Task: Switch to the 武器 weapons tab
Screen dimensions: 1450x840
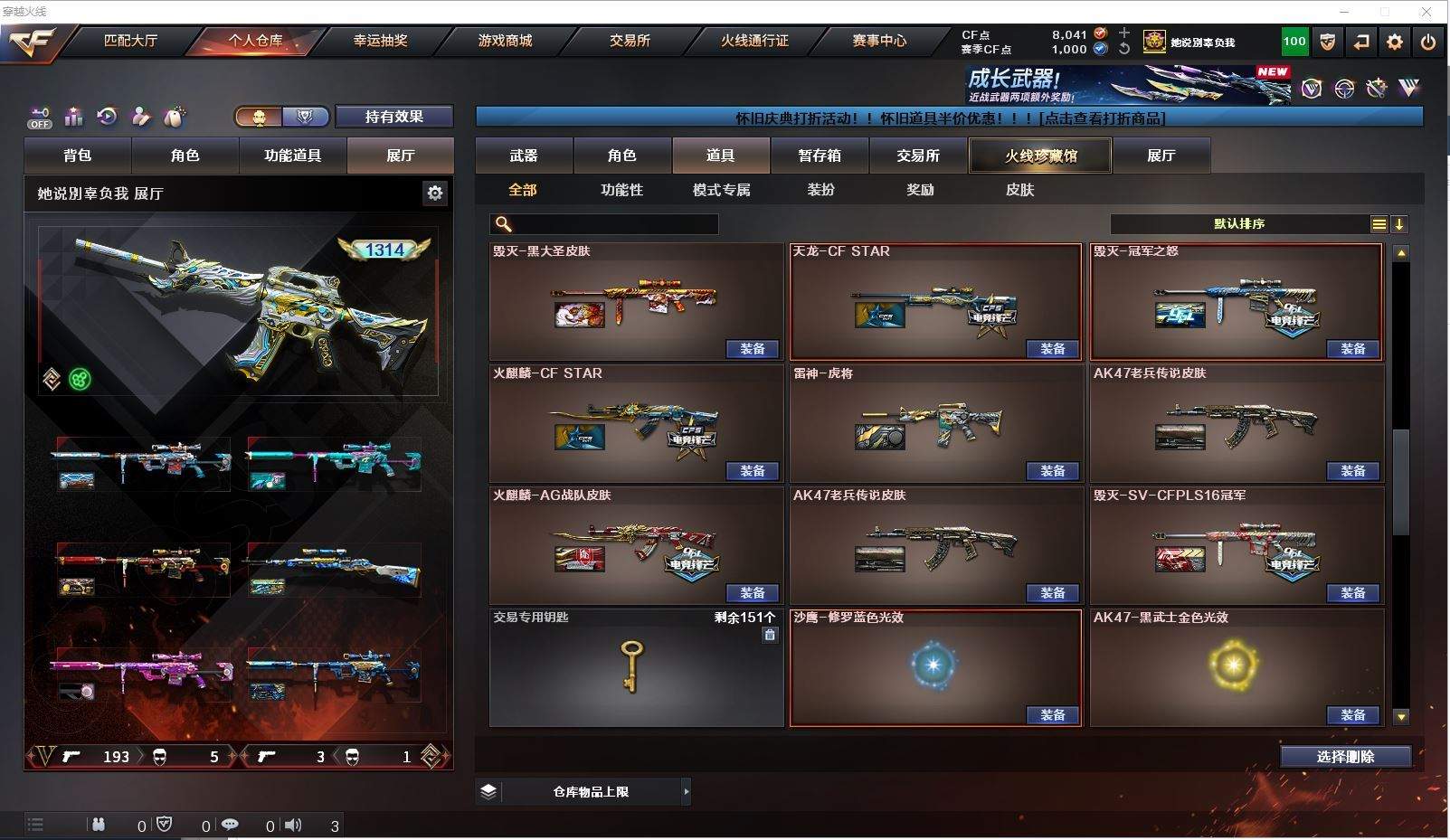Action: coord(523,156)
